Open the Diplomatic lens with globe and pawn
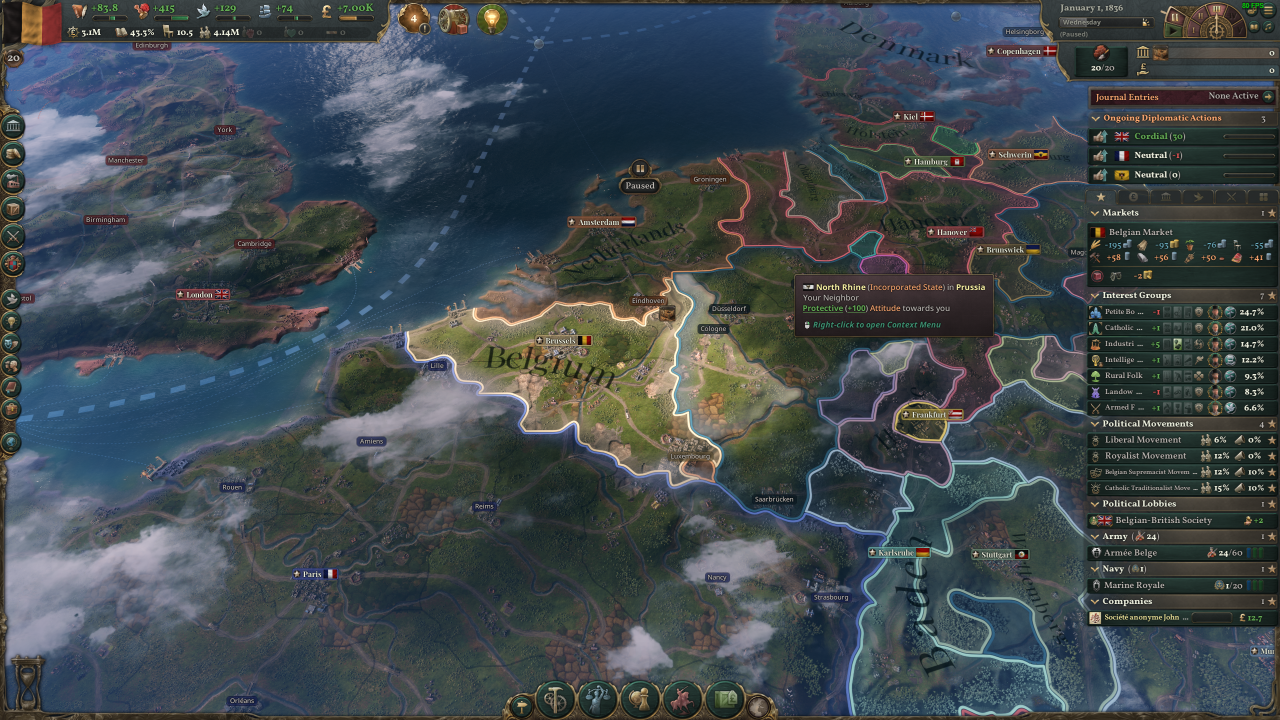Viewport: 1280px width, 720px height. pyautogui.click(x=640, y=699)
